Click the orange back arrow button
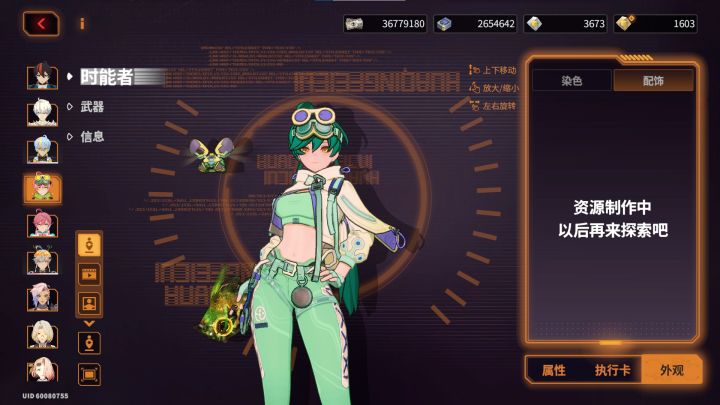 tap(41, 23)
